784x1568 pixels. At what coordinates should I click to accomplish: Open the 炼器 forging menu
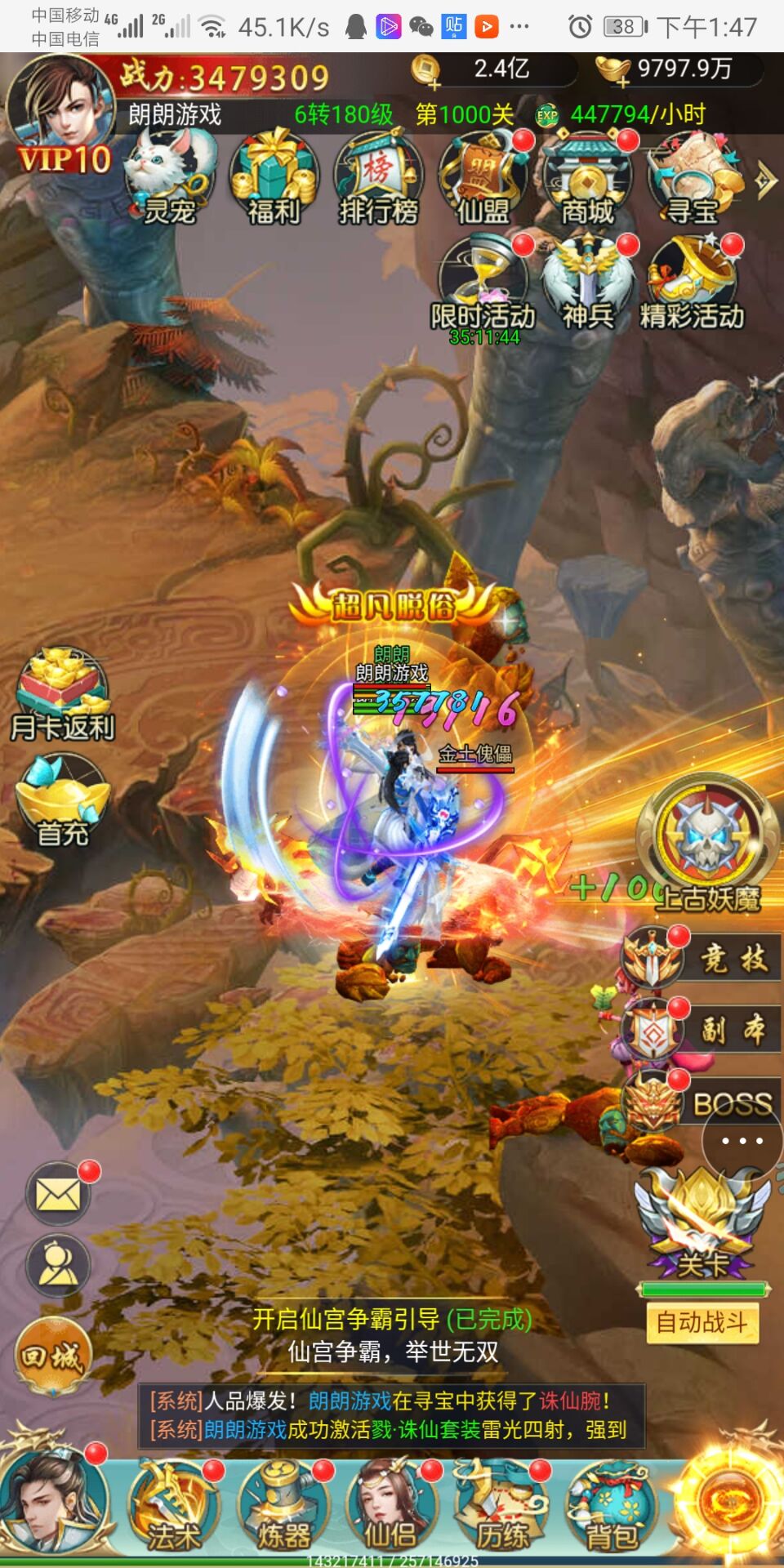point(283,1507)
